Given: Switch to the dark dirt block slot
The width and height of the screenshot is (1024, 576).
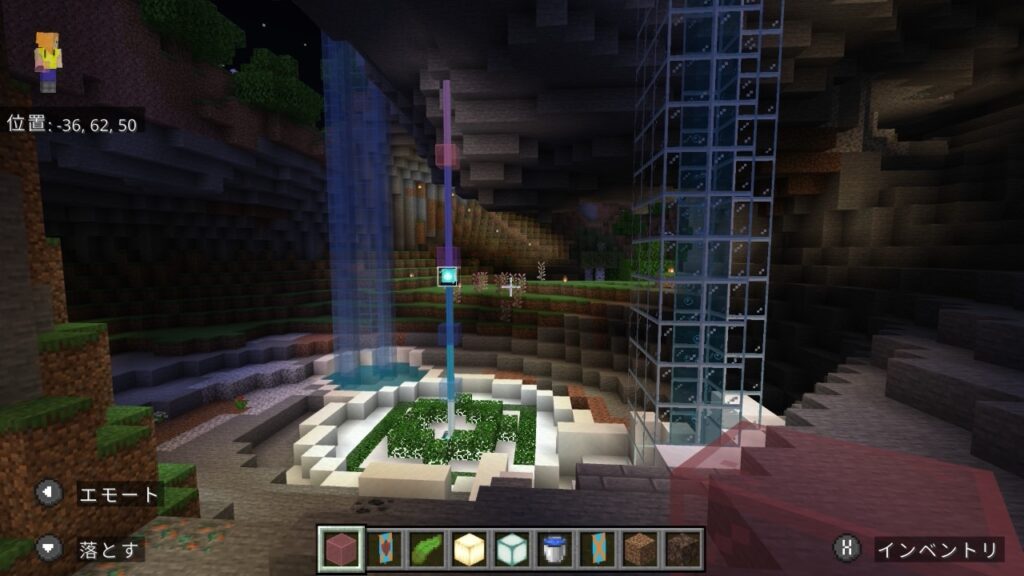Looking at the screenshot, I should 683,548.
